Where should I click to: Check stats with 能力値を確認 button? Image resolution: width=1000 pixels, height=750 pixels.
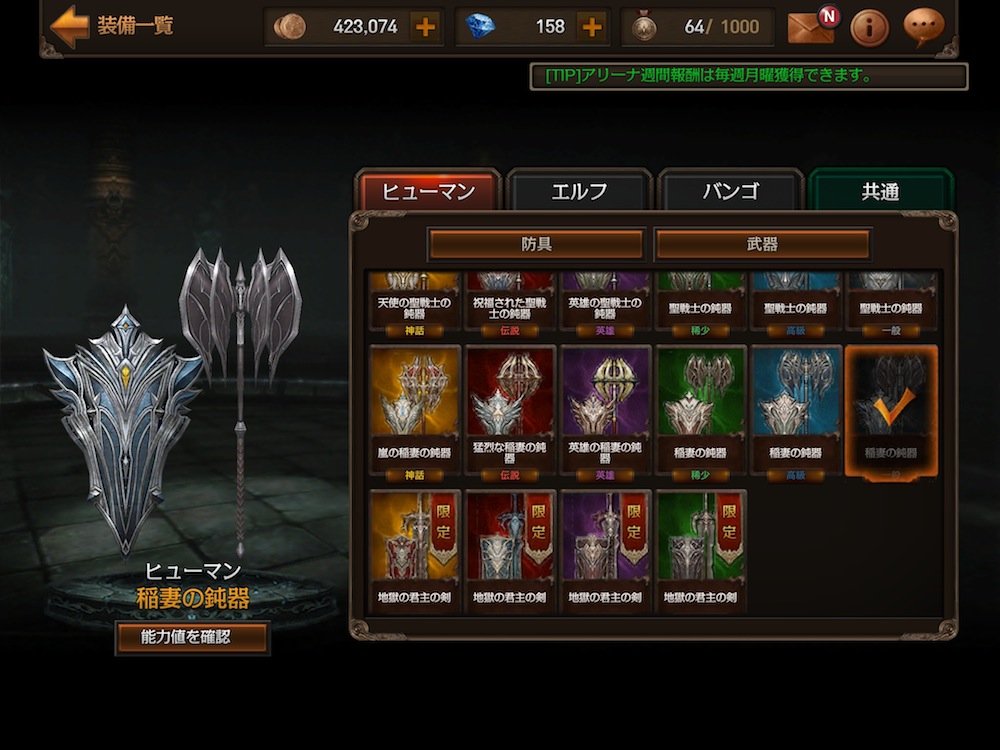coord(192,637)
